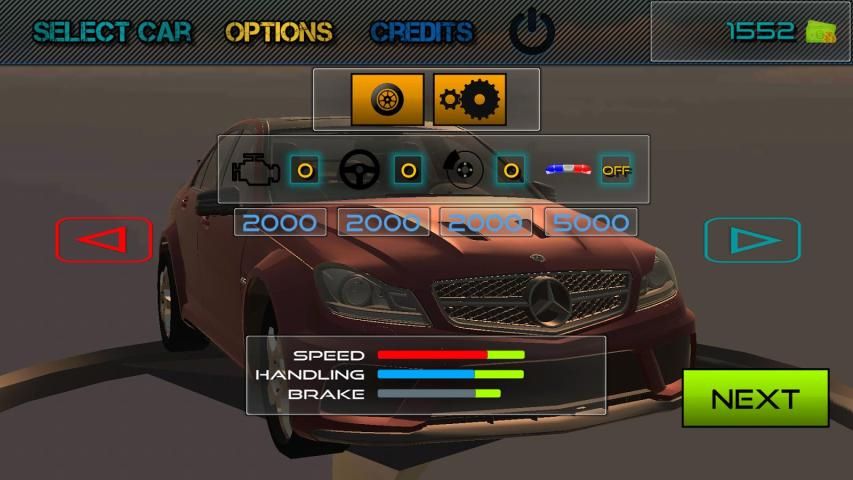Toggle the engine upgrade button
Screen dimensions: 853x480
[305, 170]
